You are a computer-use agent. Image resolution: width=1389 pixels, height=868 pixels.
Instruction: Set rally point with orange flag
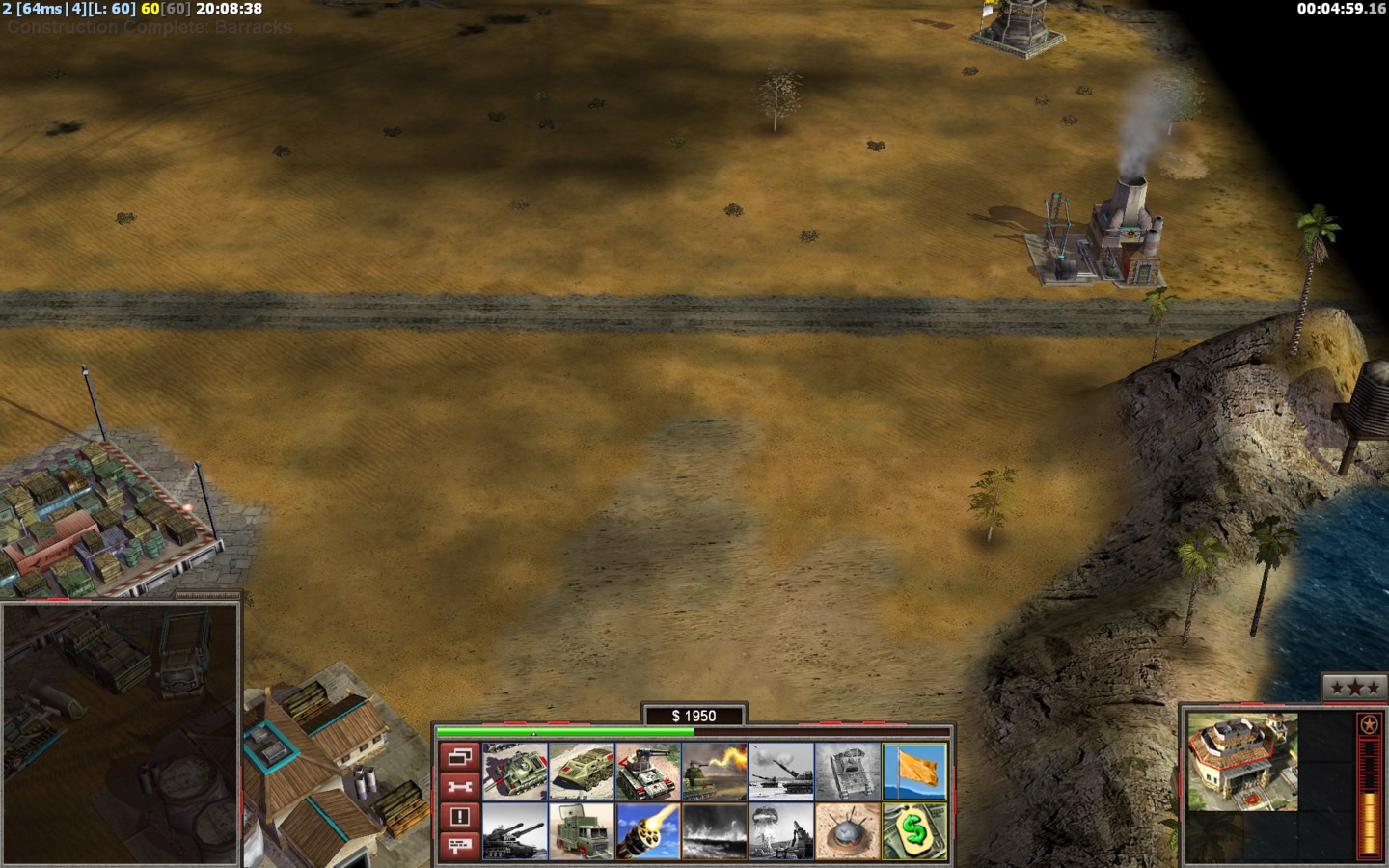(914, 772)
